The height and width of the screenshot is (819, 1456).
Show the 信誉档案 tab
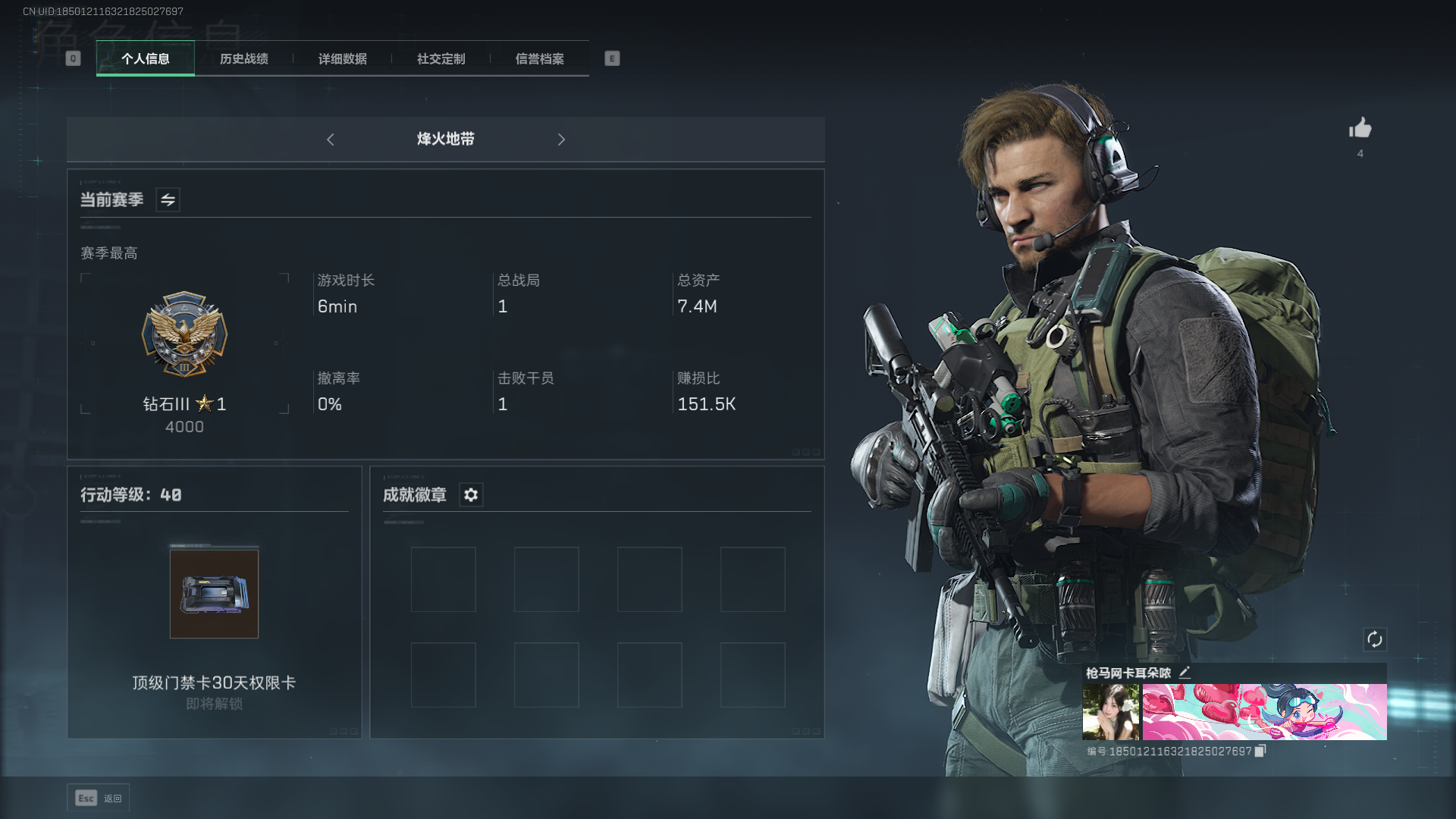point(539,58)
